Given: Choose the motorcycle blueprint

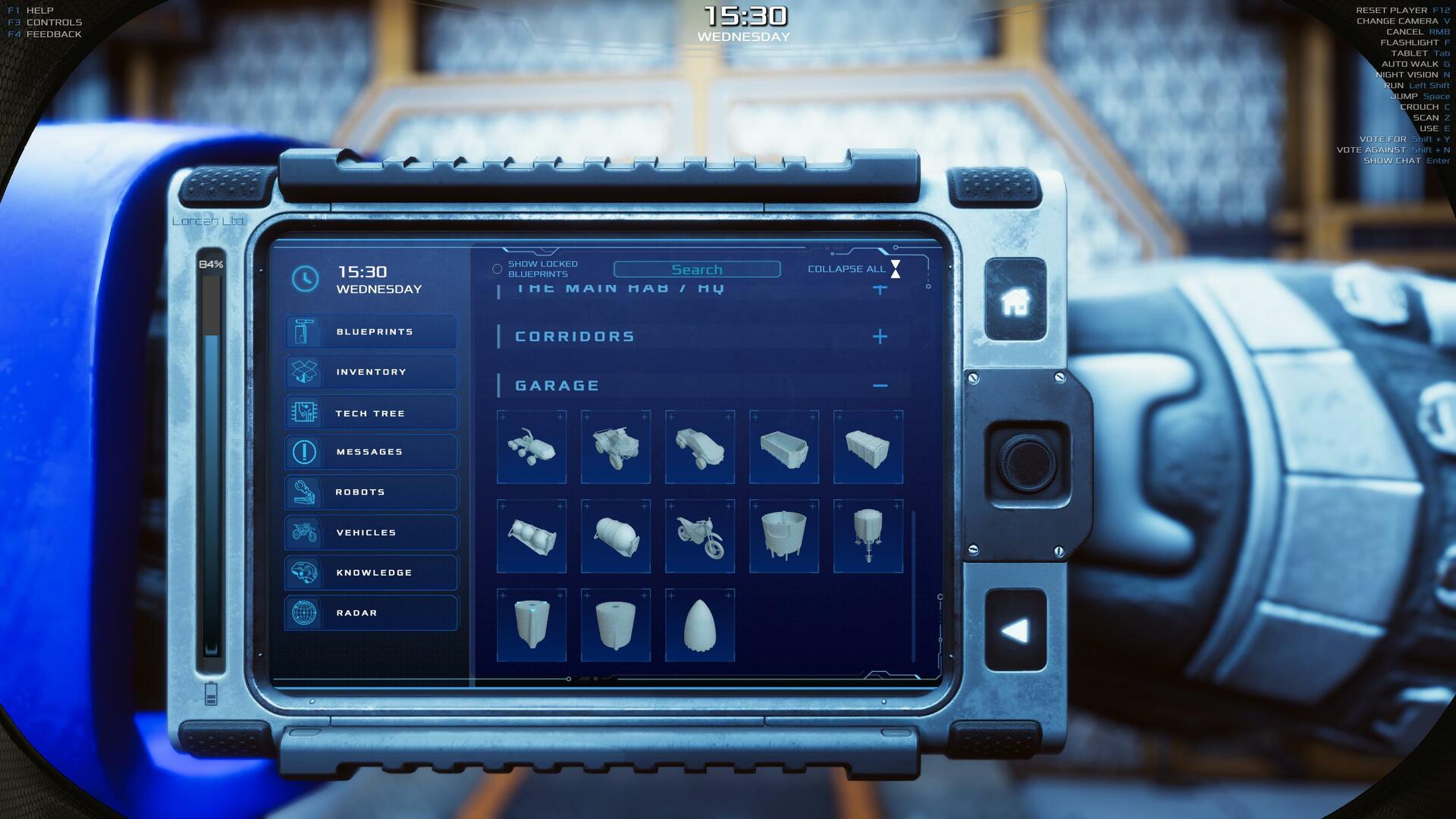Looking at the screenshot, I should click(700, 536).
